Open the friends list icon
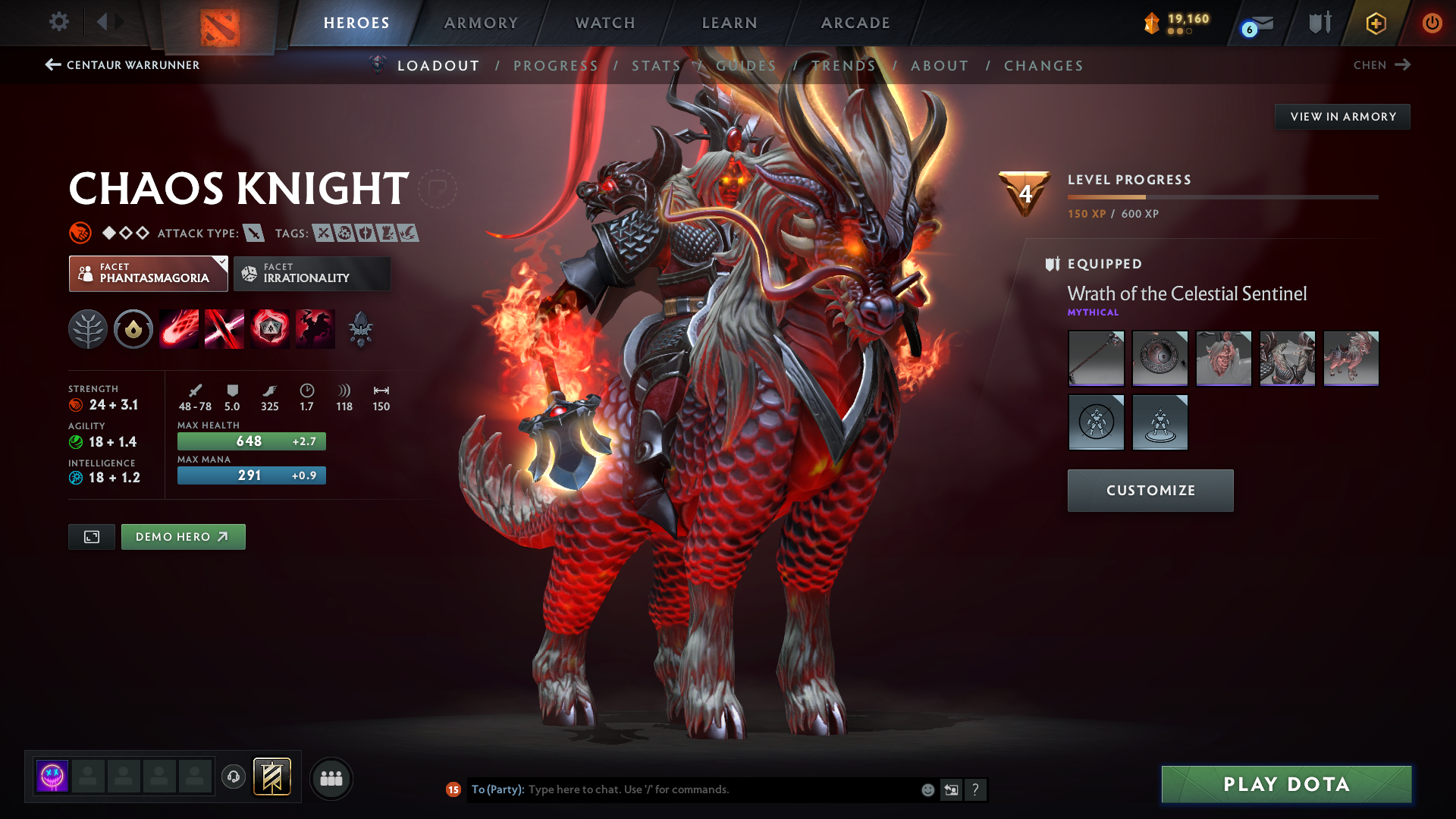Screen dimensions: 1456x819 tap(331, 778)
